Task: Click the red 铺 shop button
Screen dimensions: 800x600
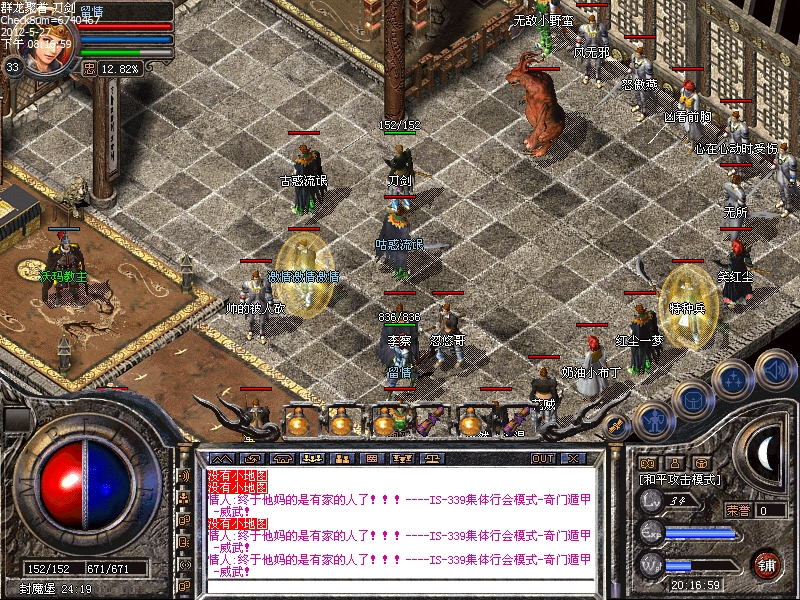Action: tap(767, 563)
